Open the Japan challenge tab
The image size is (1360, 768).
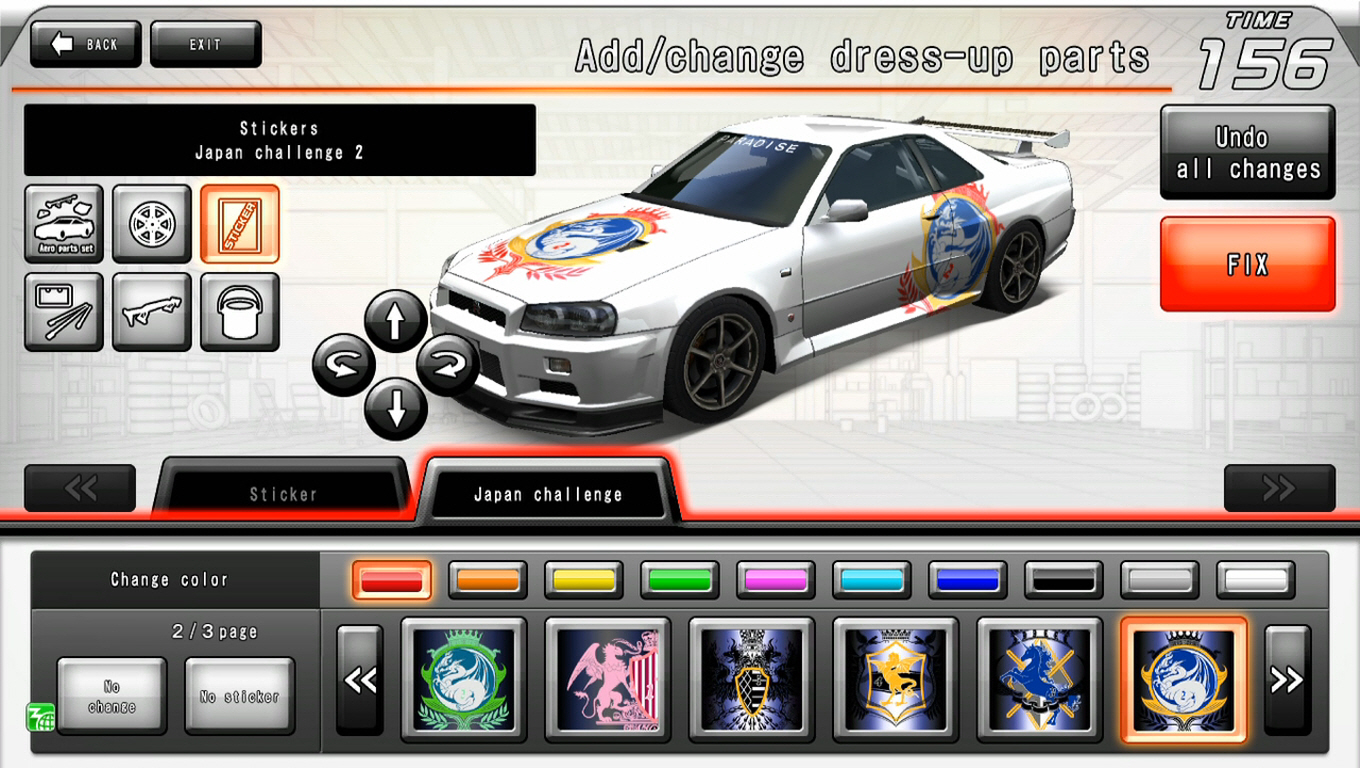pos(547,492)
